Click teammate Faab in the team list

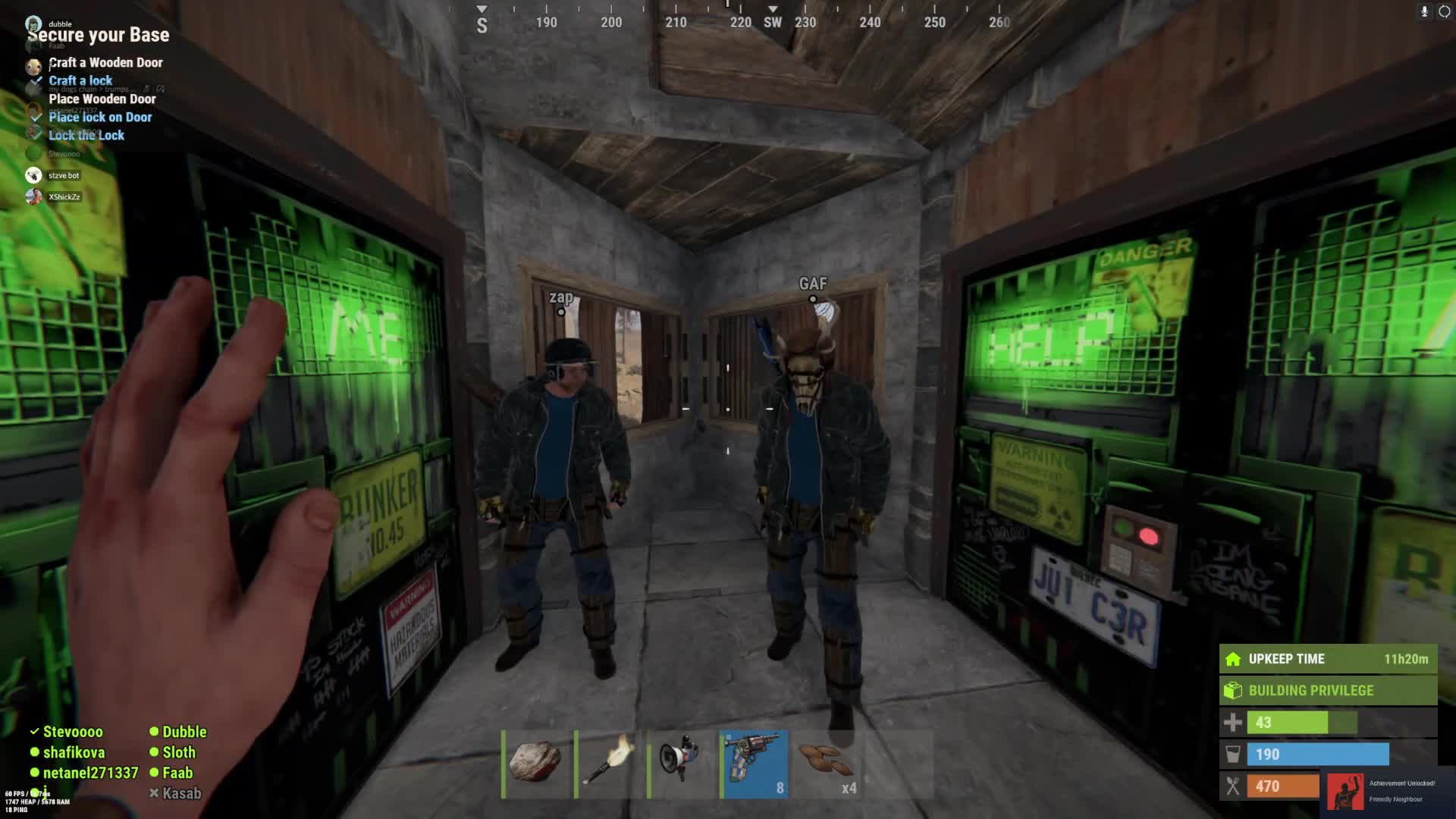click(177, 773)
